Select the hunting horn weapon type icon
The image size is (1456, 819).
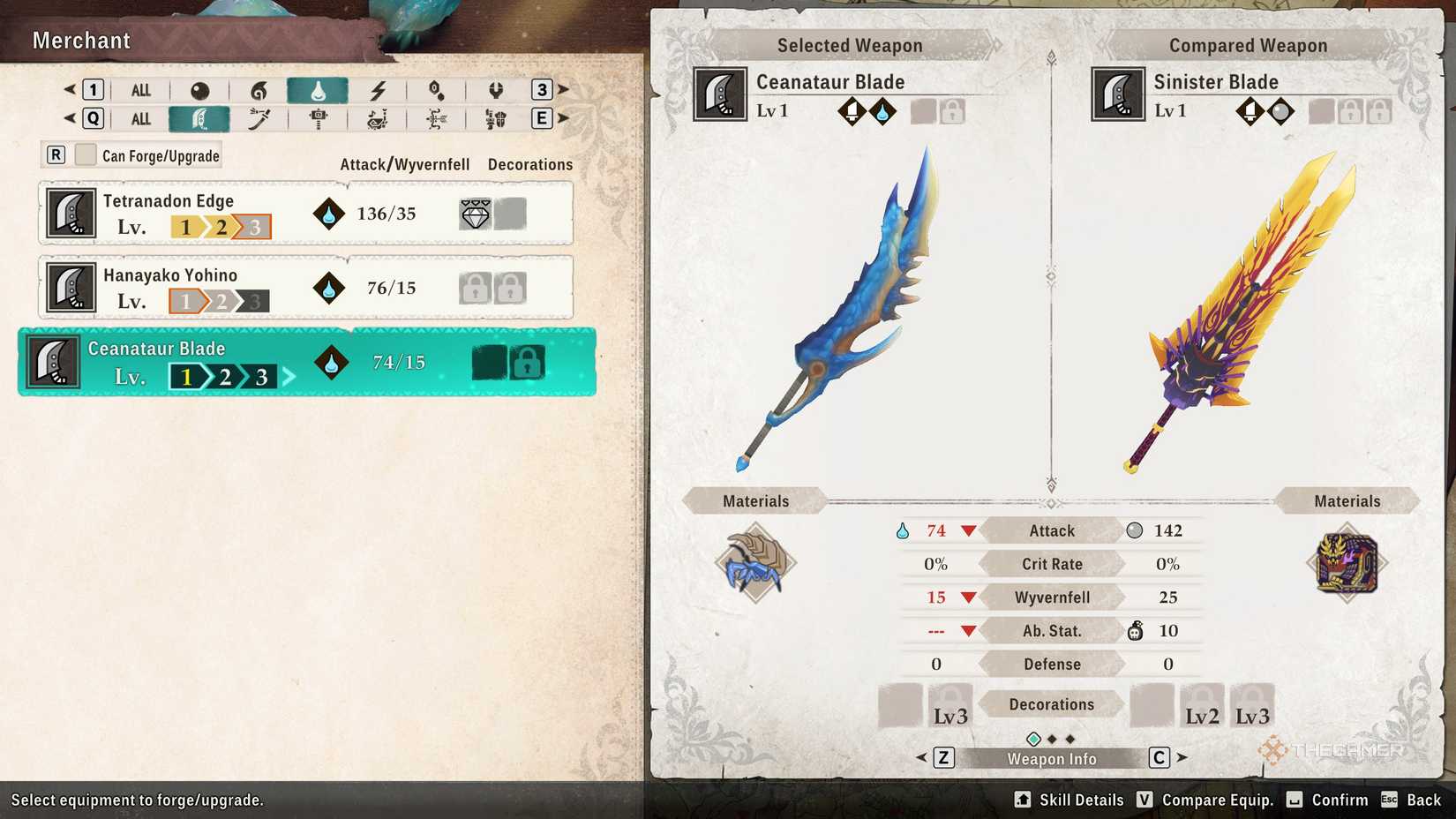[378, 117]
